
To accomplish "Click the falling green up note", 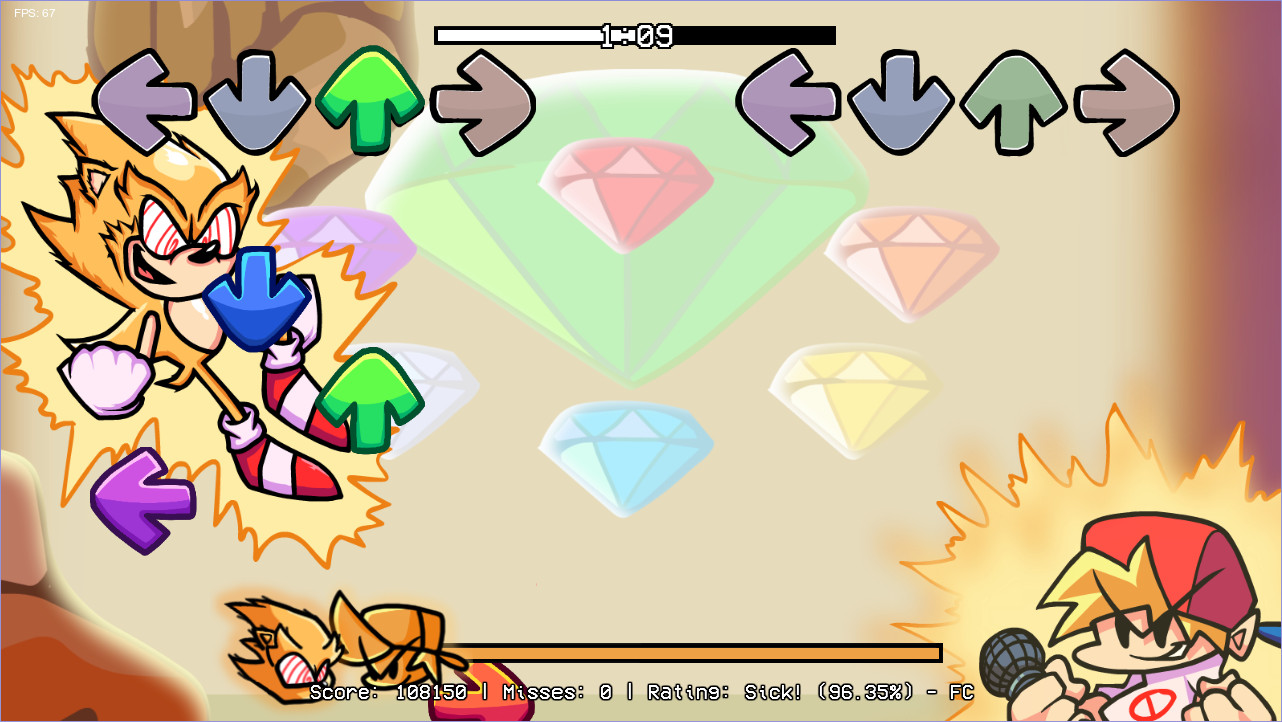I will coord(368,398).
